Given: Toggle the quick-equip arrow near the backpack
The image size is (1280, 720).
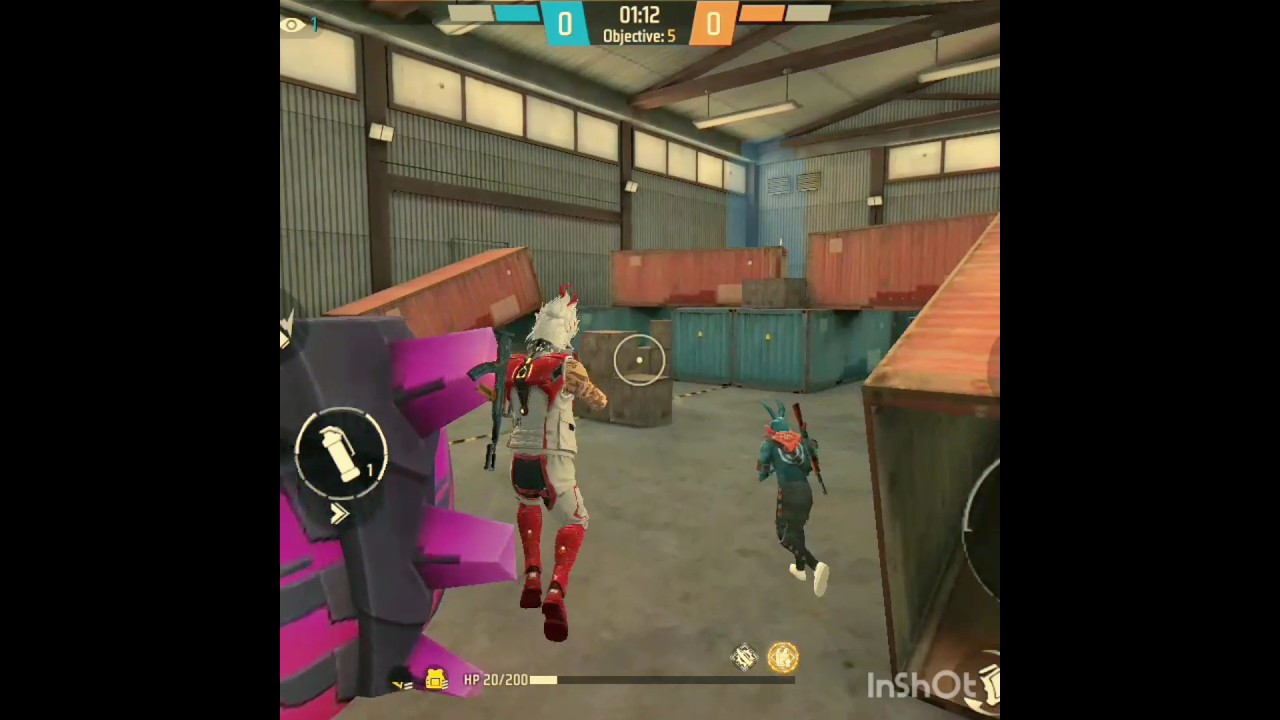Looking at the screenshot, I should click(402, 681).
